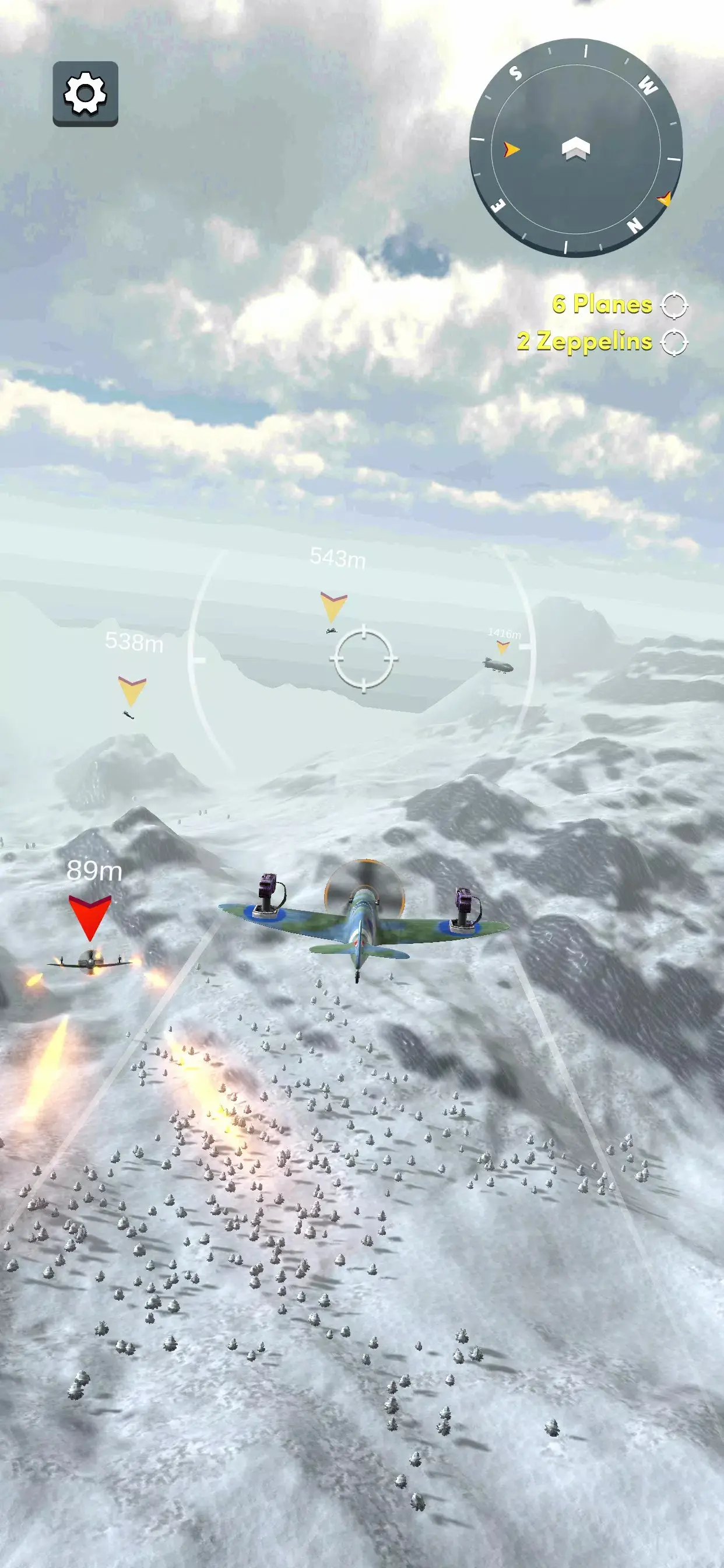Tap the 543m target marker
Screen dimensions: 724x1568
point(333,607)
